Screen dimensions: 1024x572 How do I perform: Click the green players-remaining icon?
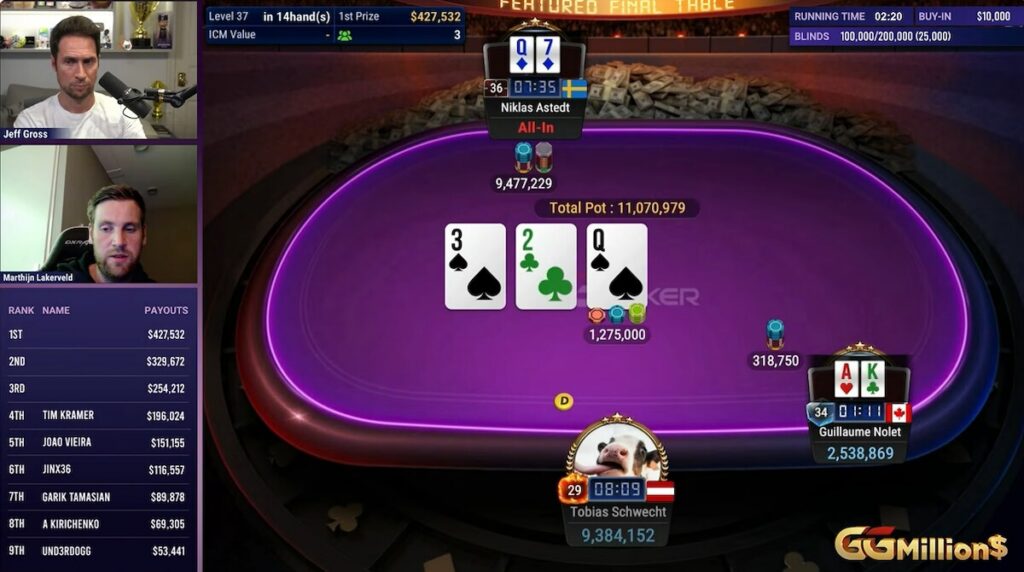pos(345,35)
